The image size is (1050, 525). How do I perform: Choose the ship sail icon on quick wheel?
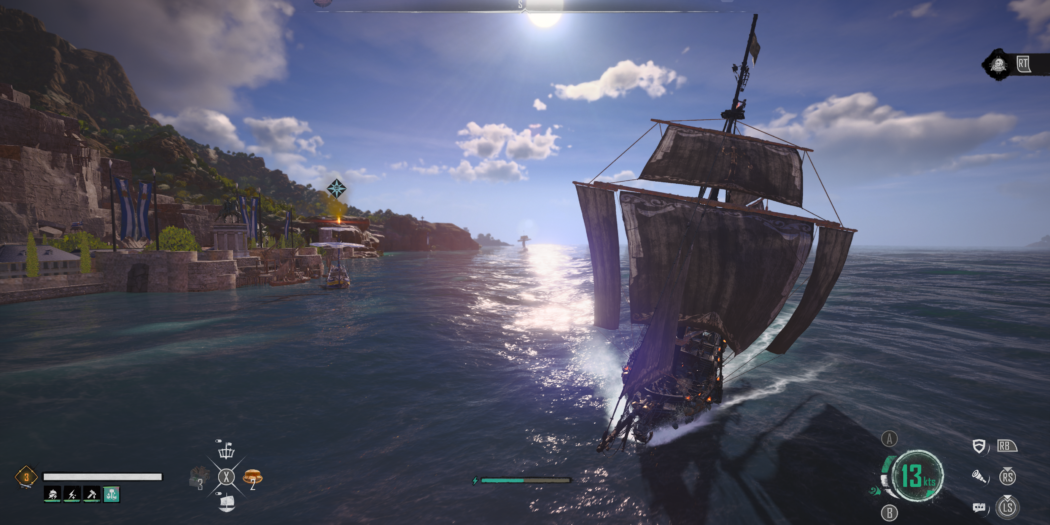(x=226, y=503)
